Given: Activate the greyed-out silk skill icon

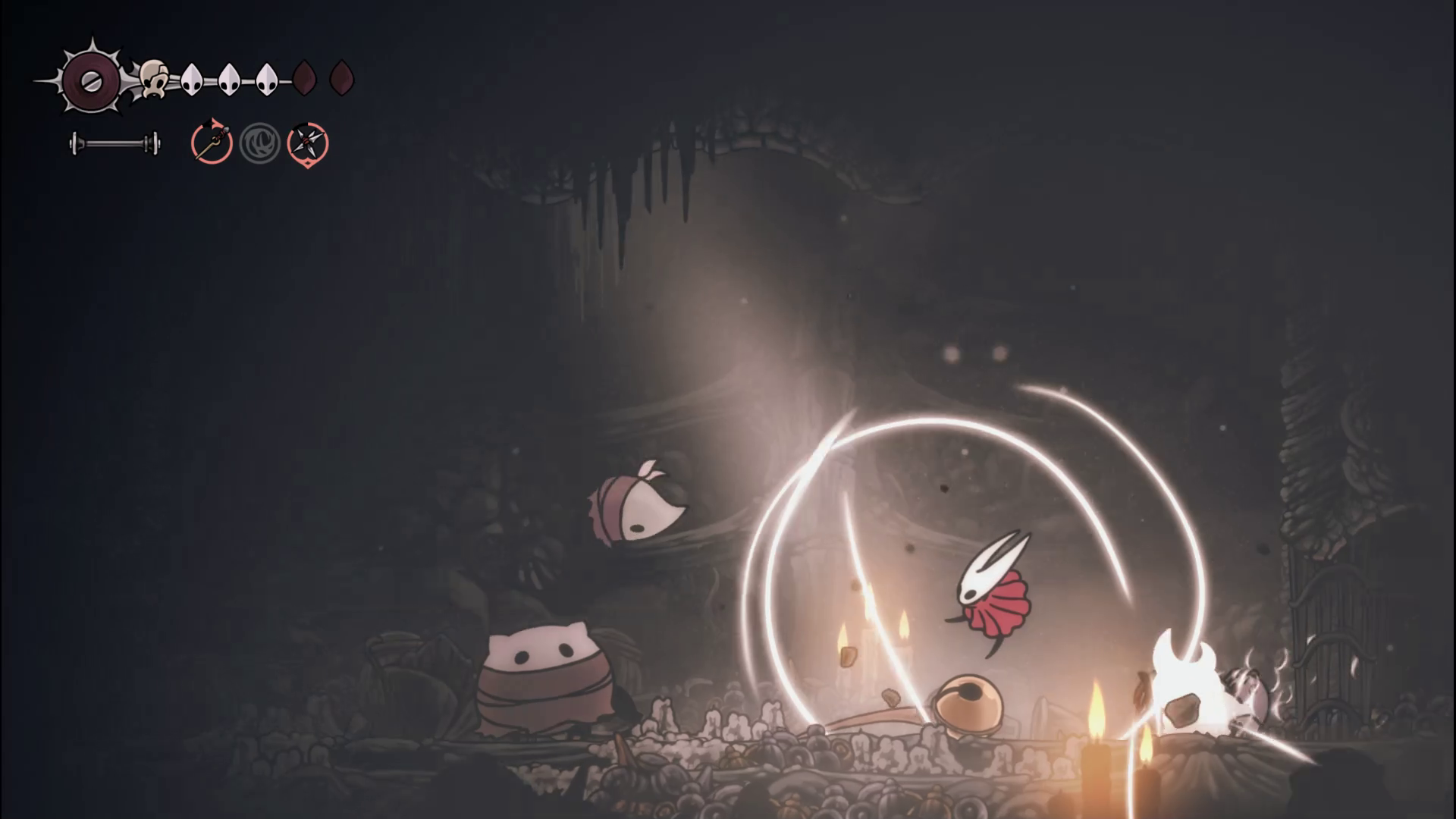Looking at the screenshot, I should [x=259, y=143].
